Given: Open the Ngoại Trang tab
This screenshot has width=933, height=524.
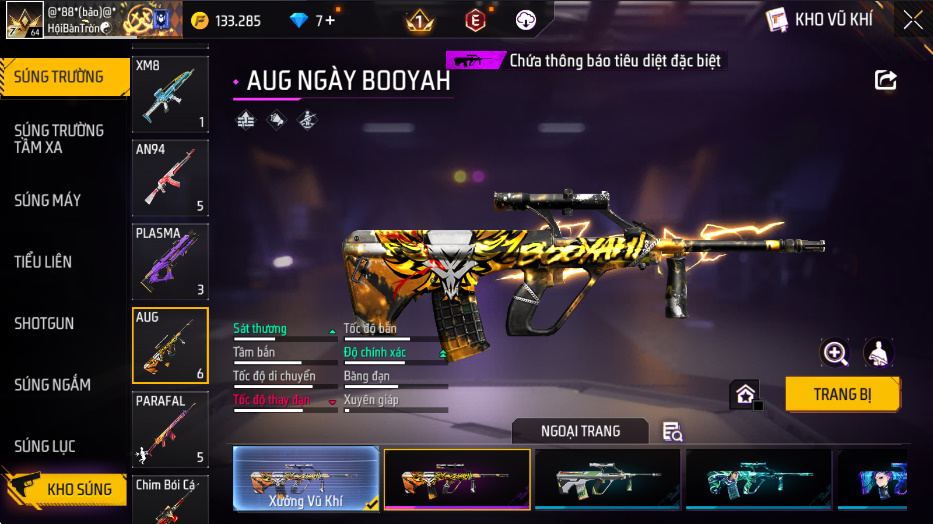Looking at the screenshot, I should (x=580, y=431).
